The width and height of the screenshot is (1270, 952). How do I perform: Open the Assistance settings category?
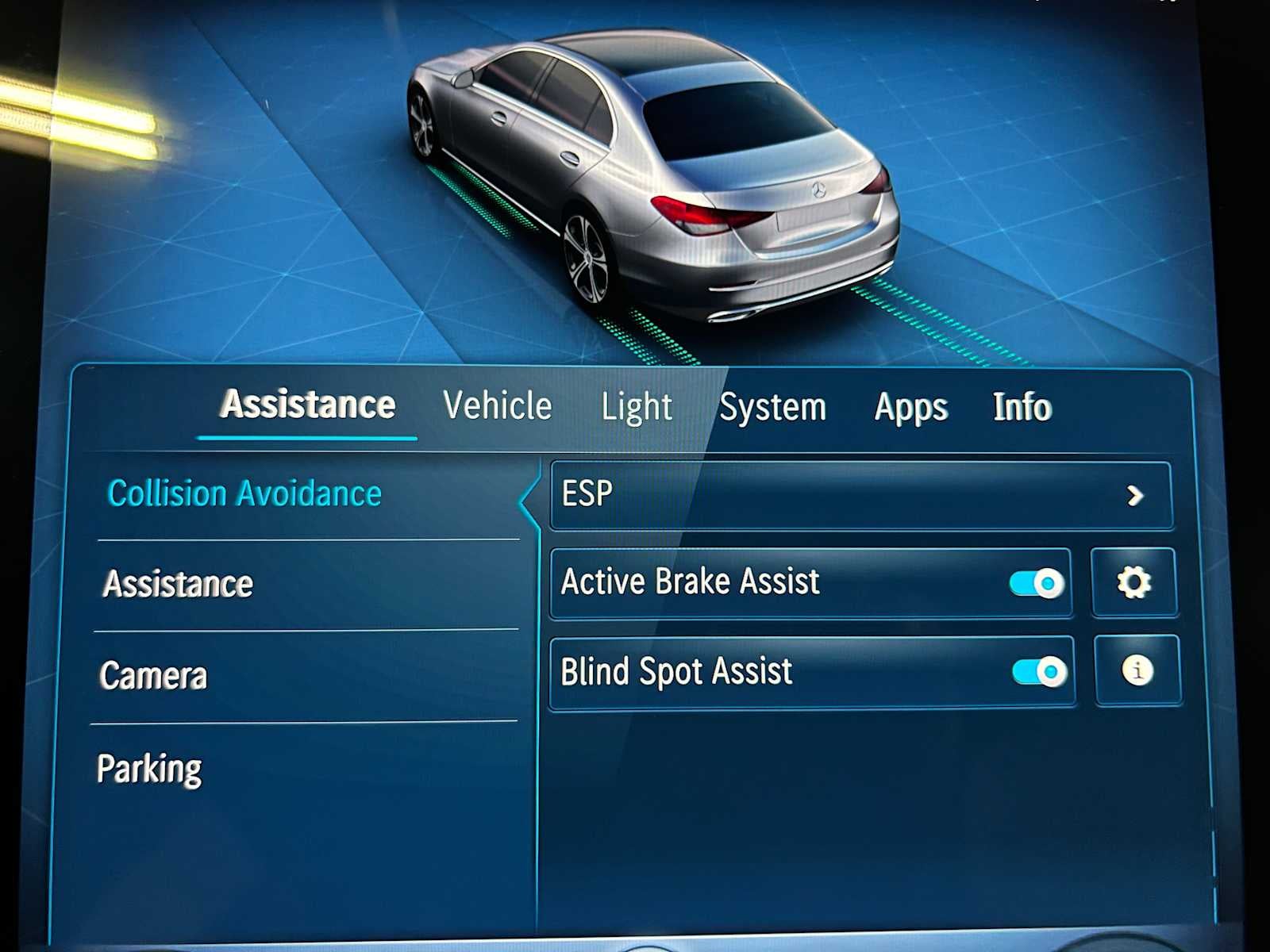(176, 583)
